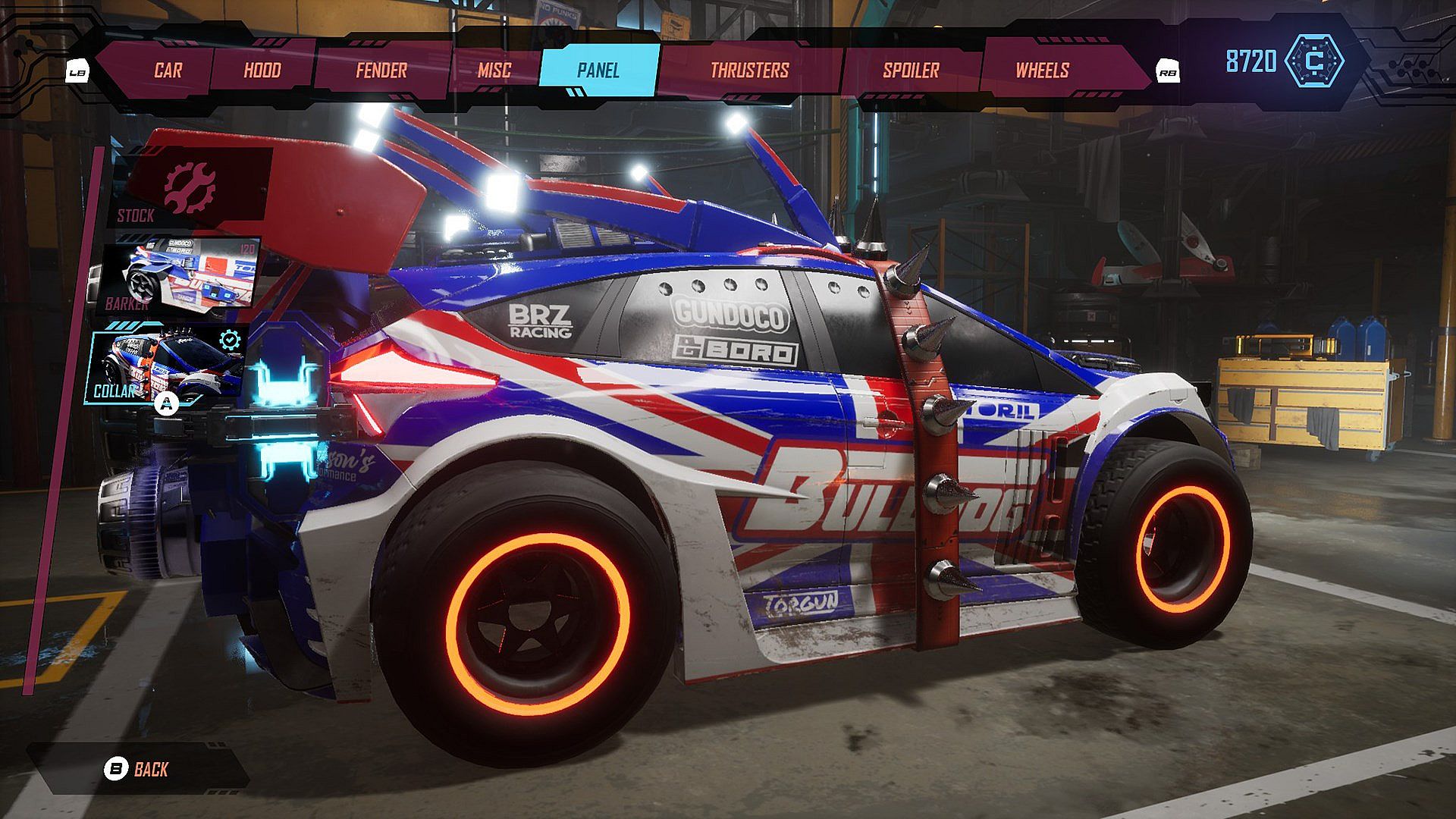The height and width of the screenshot is (819, 1456).
Task: Select the Fender tab
Action: point(381,71)
